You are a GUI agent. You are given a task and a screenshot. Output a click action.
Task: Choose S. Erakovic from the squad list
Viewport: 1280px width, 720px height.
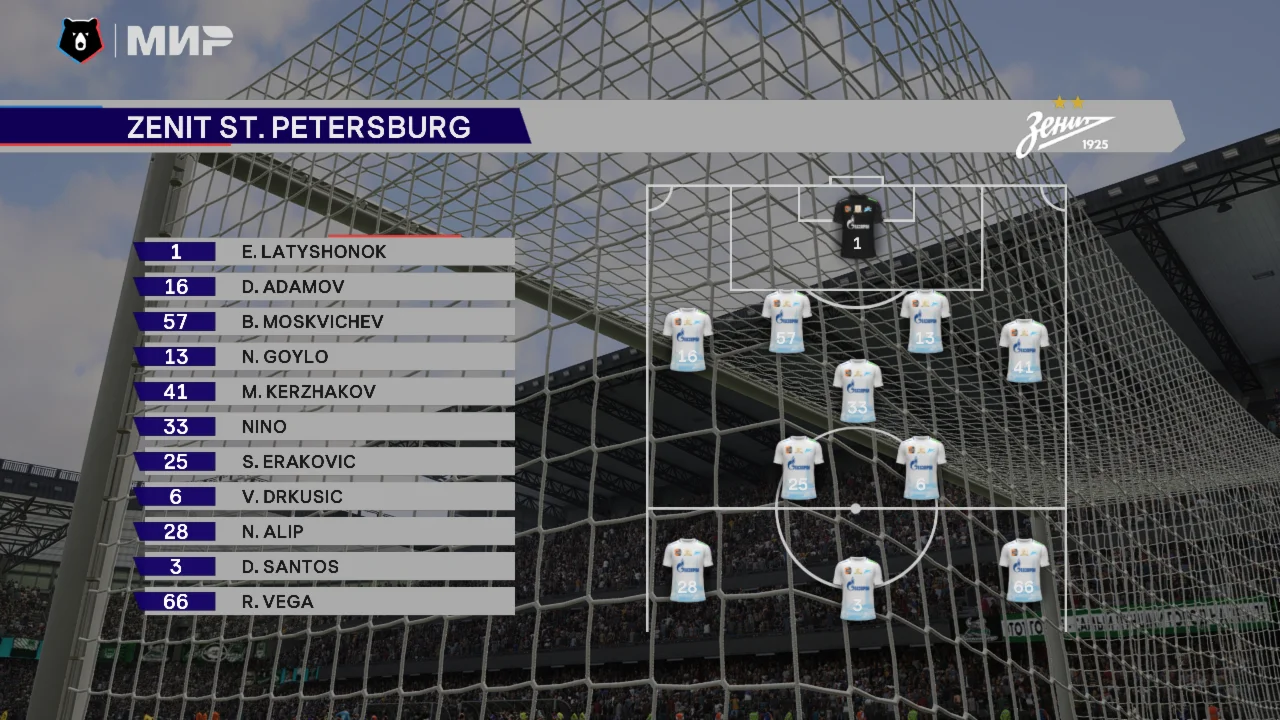click(x=325, y=462)
